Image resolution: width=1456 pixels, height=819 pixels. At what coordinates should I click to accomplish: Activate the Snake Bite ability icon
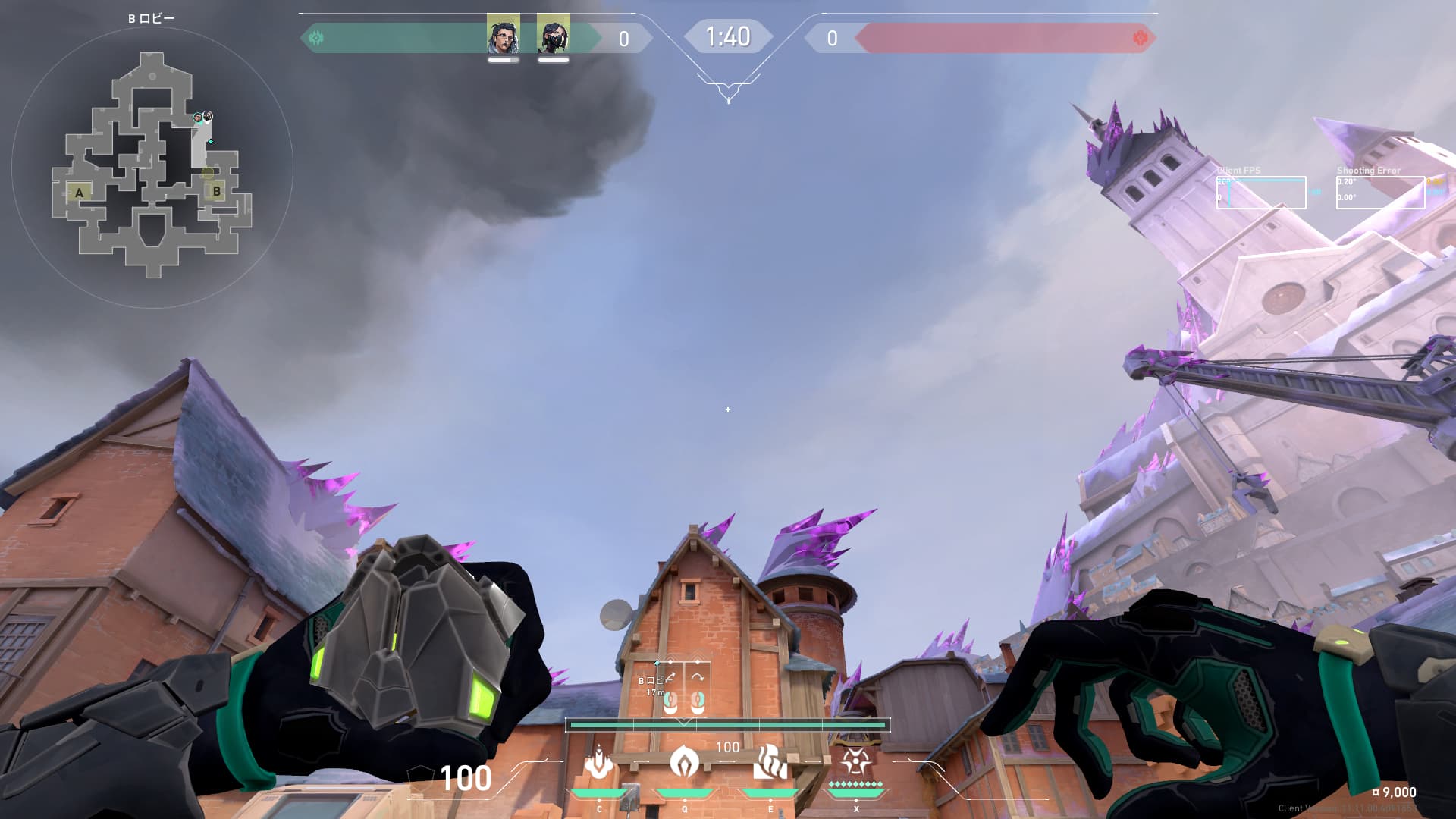click(x=599, y=764)
